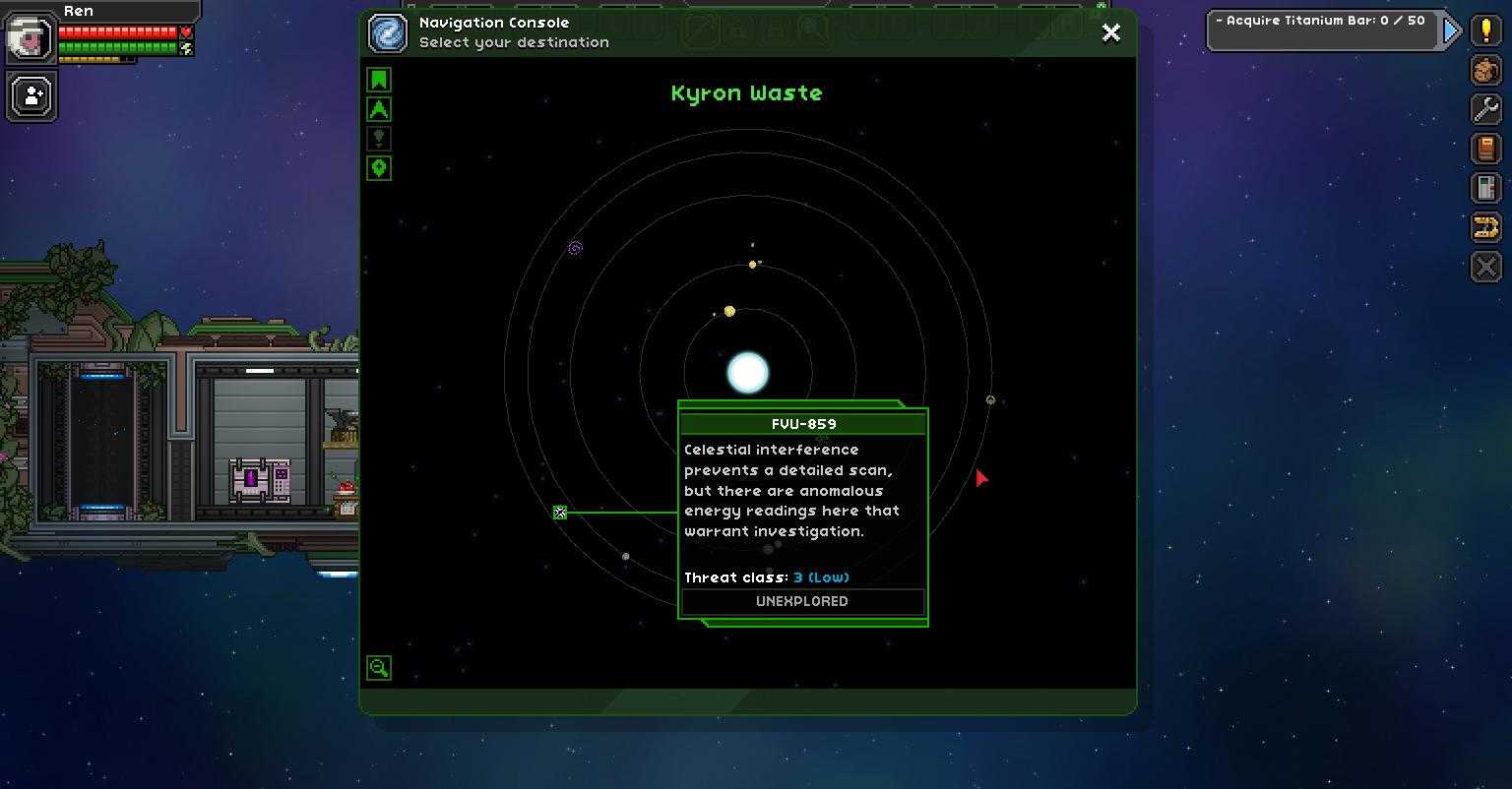Open the party invite button
Viewport: 1512px width, 789px height.
[32, 96]
